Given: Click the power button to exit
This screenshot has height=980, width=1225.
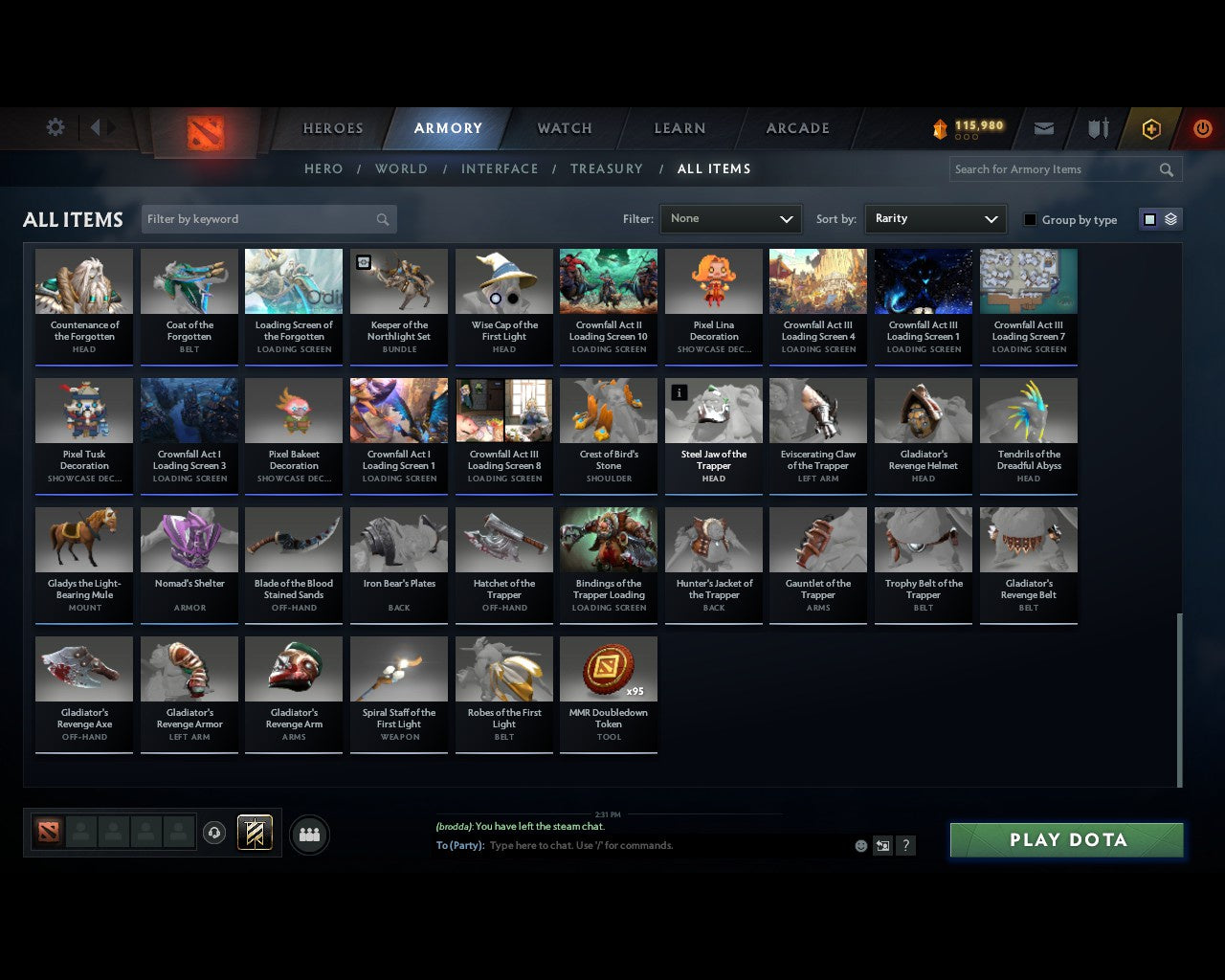Looking at the screenshot, I should click(1202, 128).
